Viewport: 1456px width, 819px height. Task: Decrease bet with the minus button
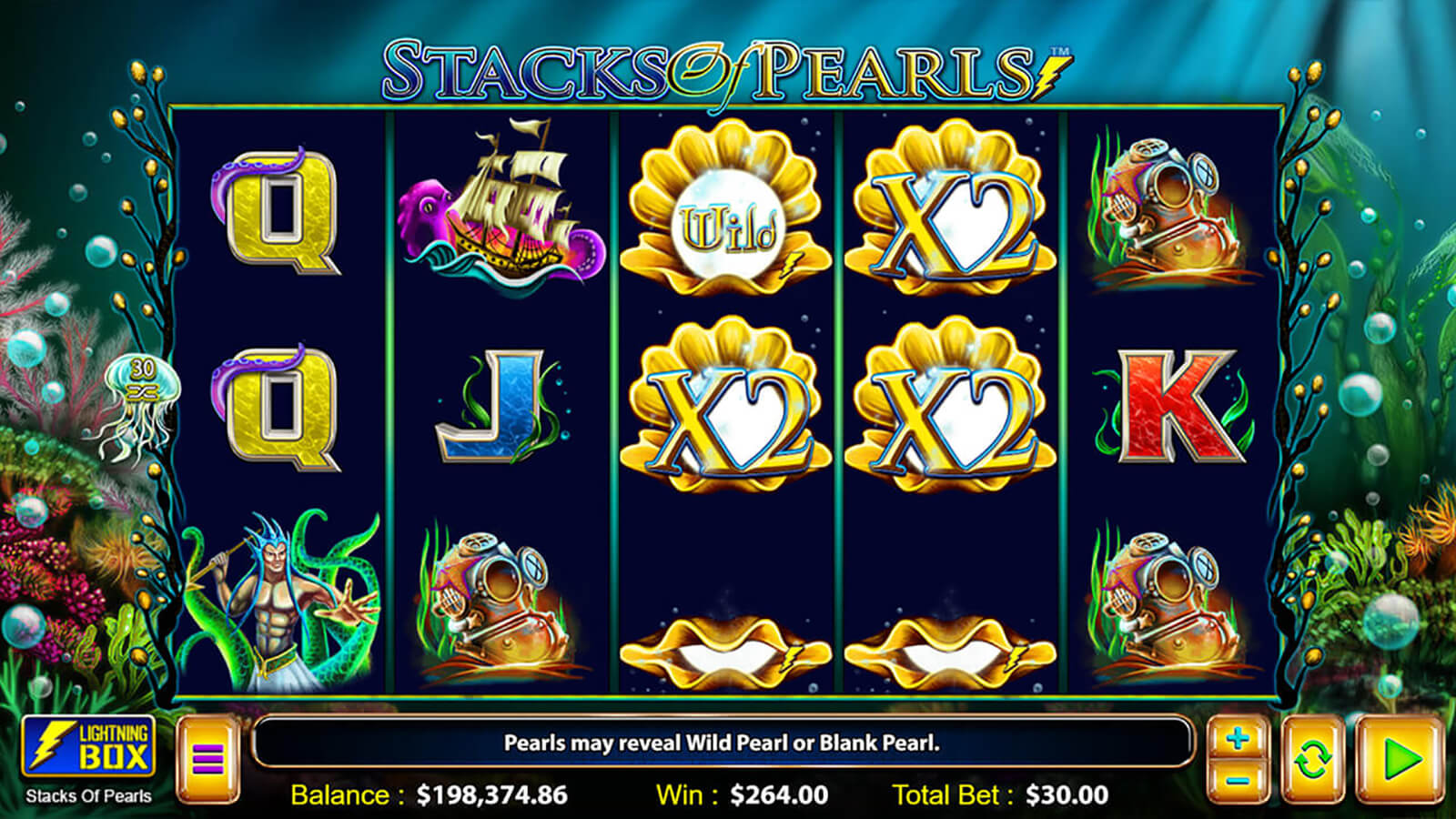[x=1237, y=781]
